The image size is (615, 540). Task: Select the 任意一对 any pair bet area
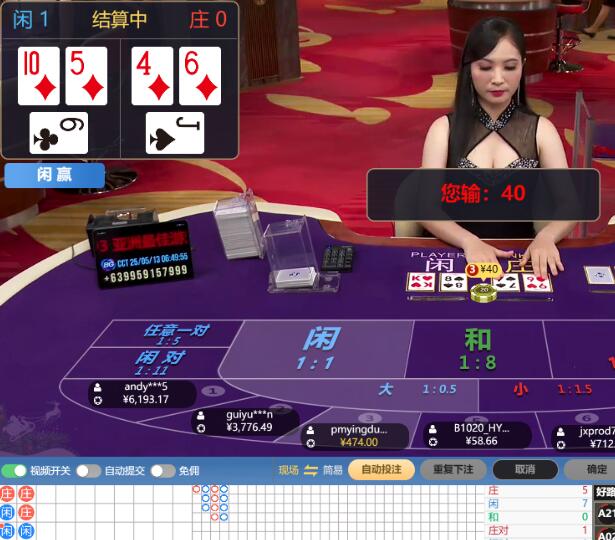click(x=177, y=333)
